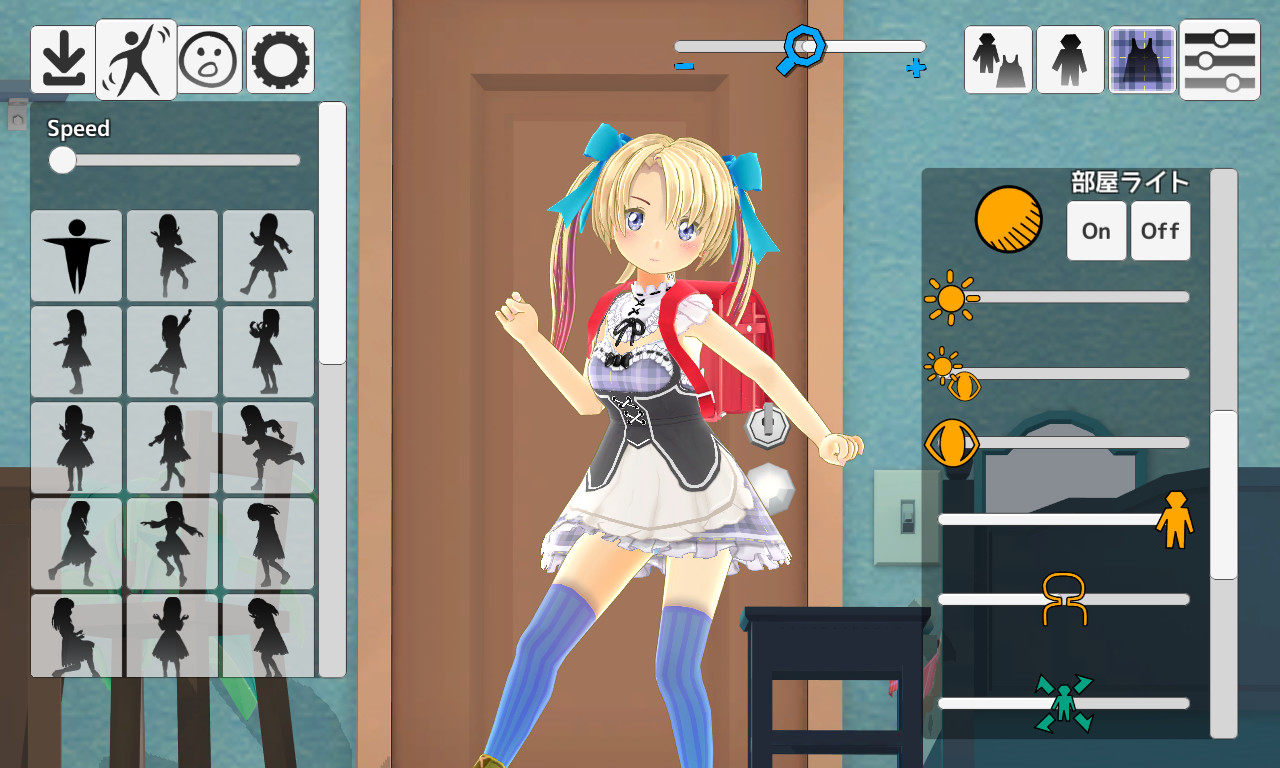
Task: Select the second pose in the top row
Action: (x=171, y=255)
